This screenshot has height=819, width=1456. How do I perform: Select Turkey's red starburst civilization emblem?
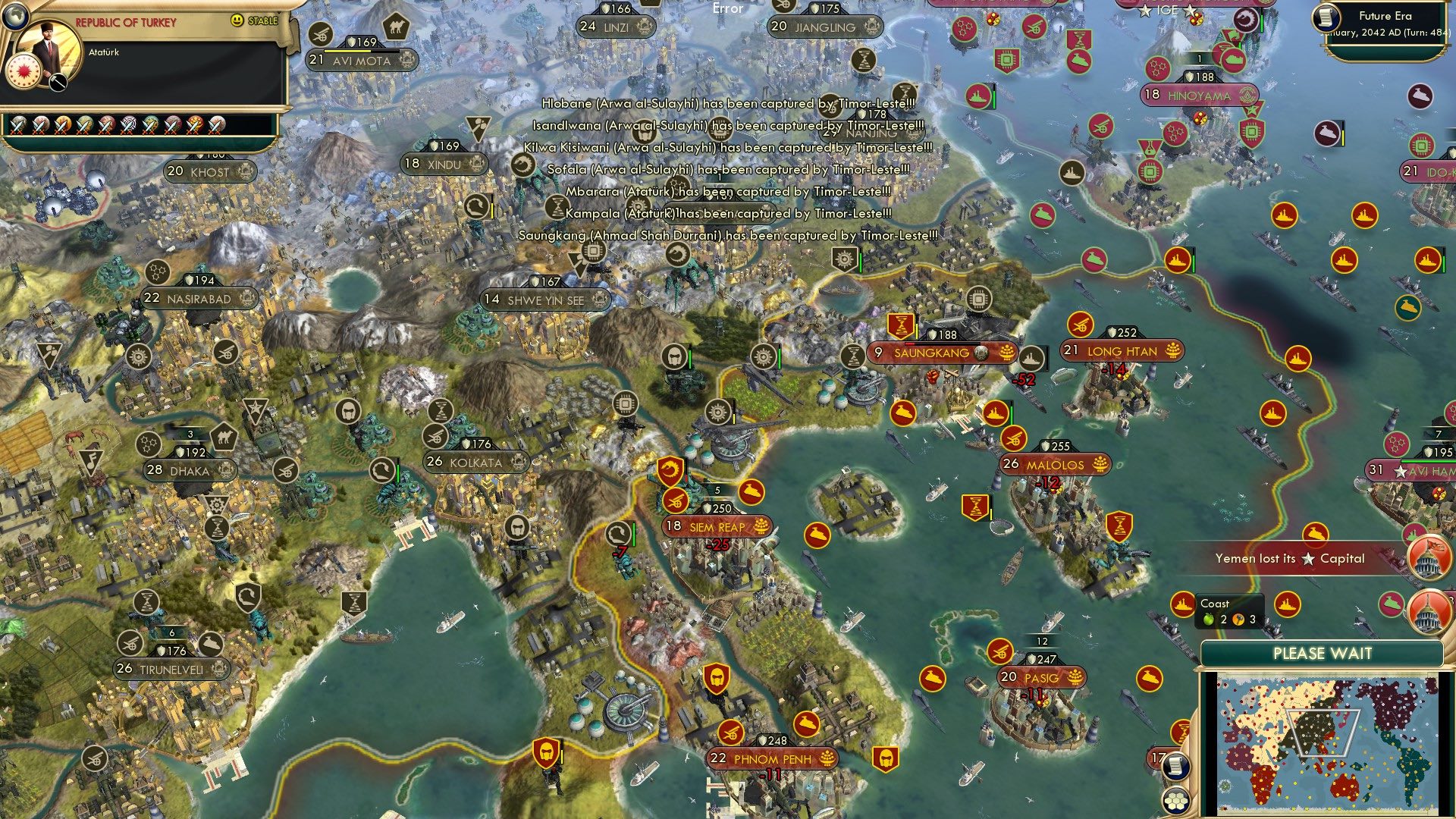coord(24,73)
